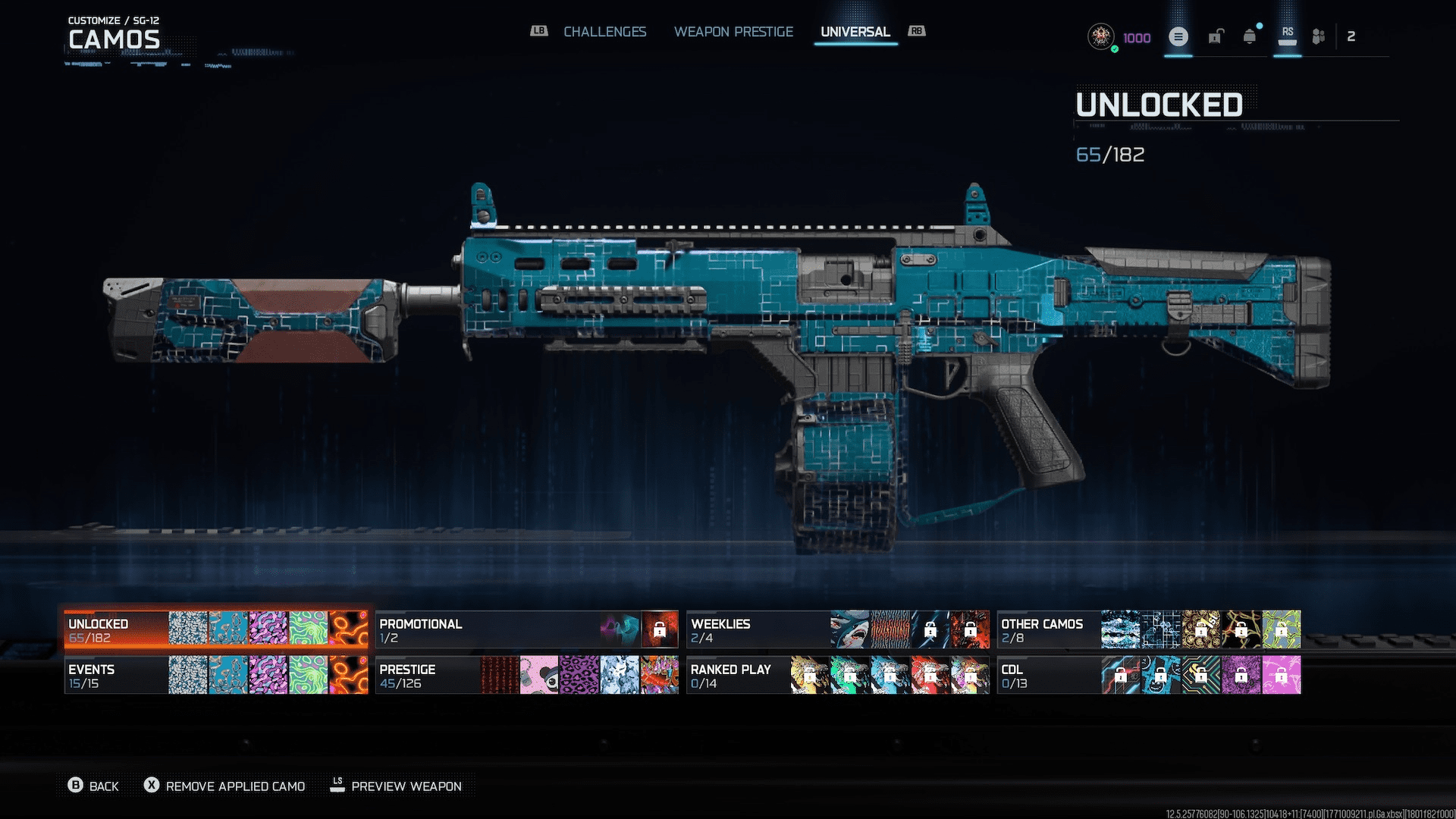The height and width of the screenshot is (819, 1456).
Task: Switch to the Challenges tab
Action: (604, 32)
